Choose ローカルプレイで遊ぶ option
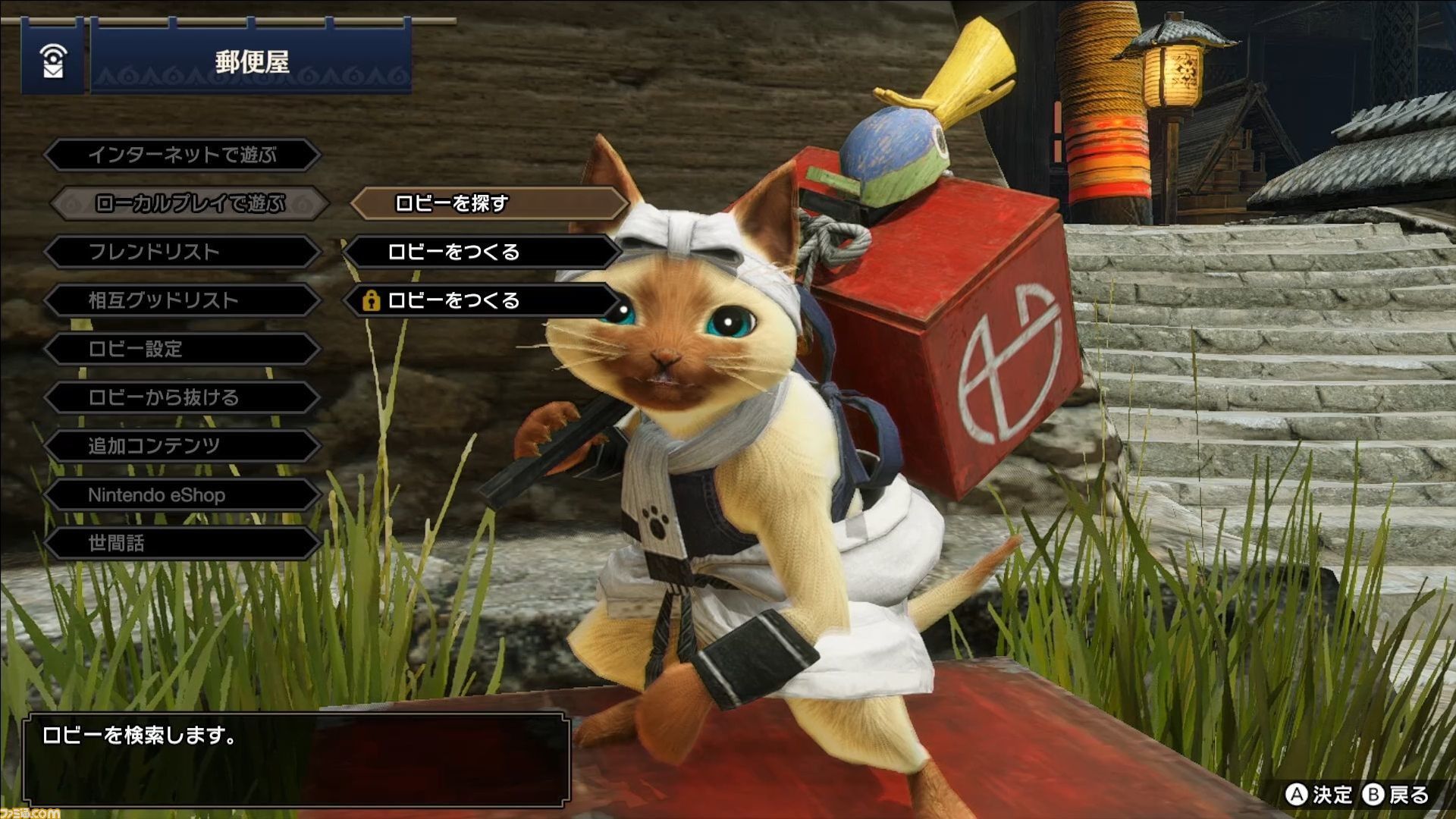Screen dimensions: 1456x819 [190, 203]
